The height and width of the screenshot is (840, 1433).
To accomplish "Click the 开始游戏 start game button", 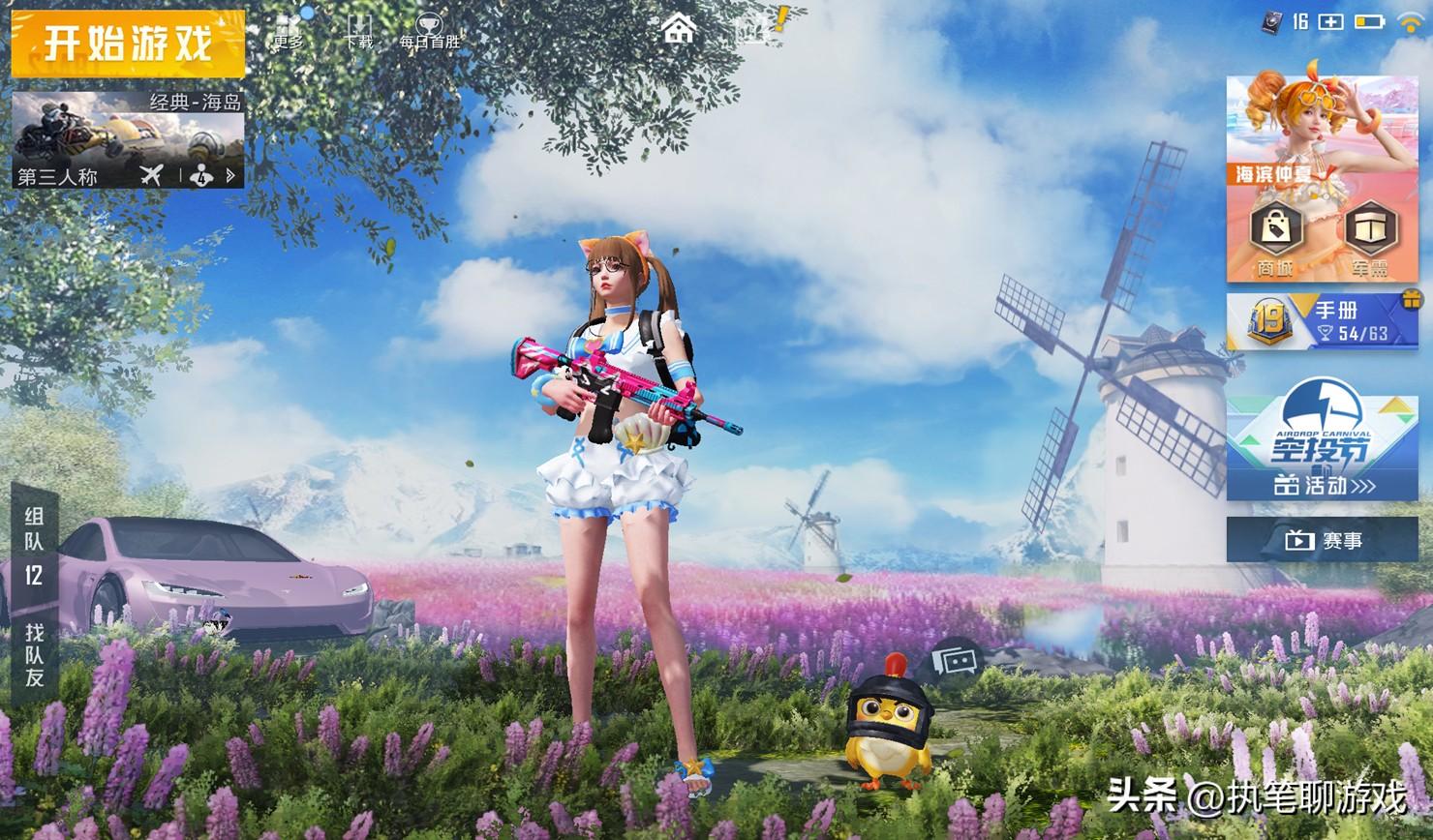I will 128,45.
